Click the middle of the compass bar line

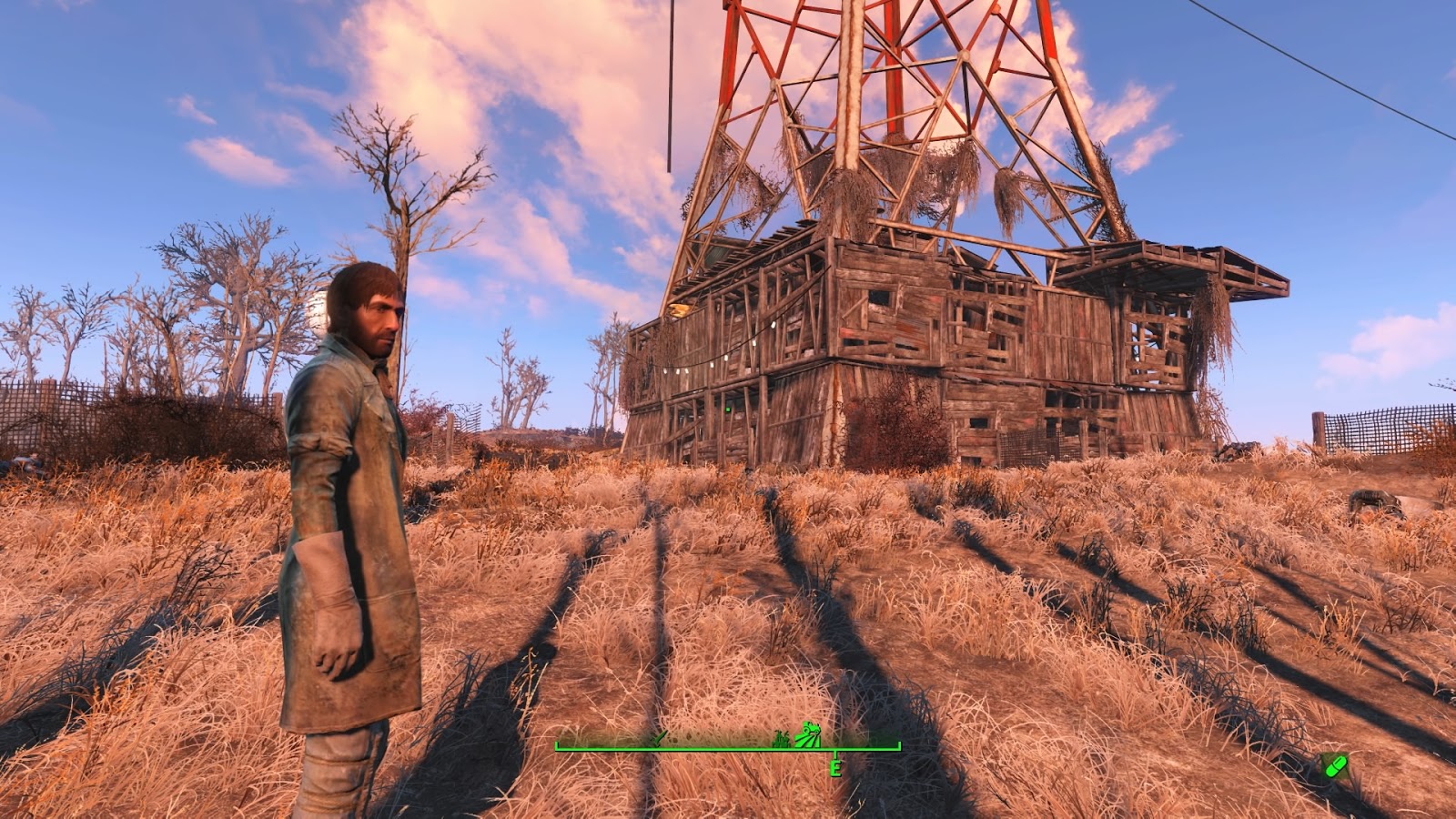click(728, 748)
